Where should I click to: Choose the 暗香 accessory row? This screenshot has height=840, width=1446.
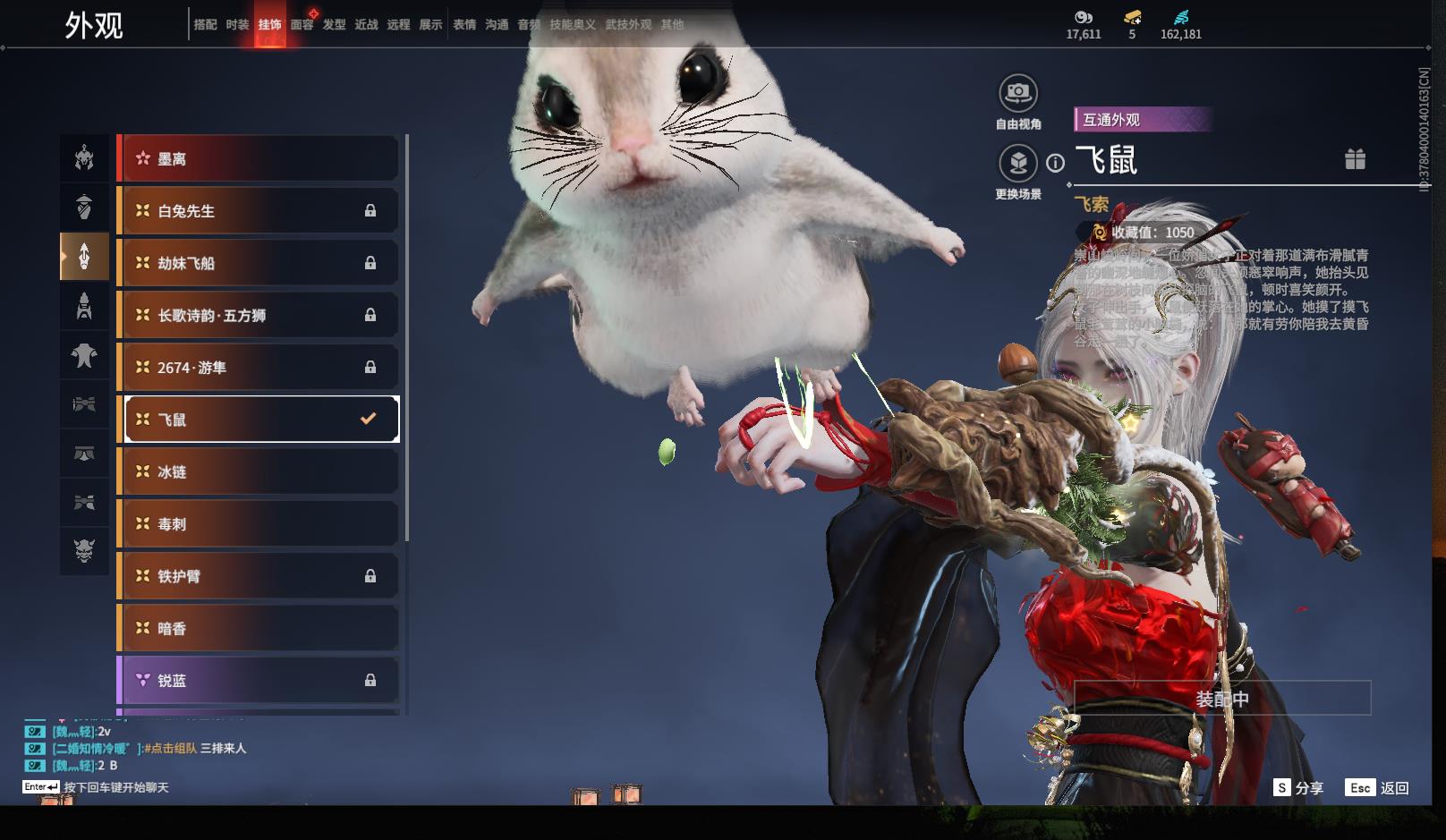tap(259, 629)
